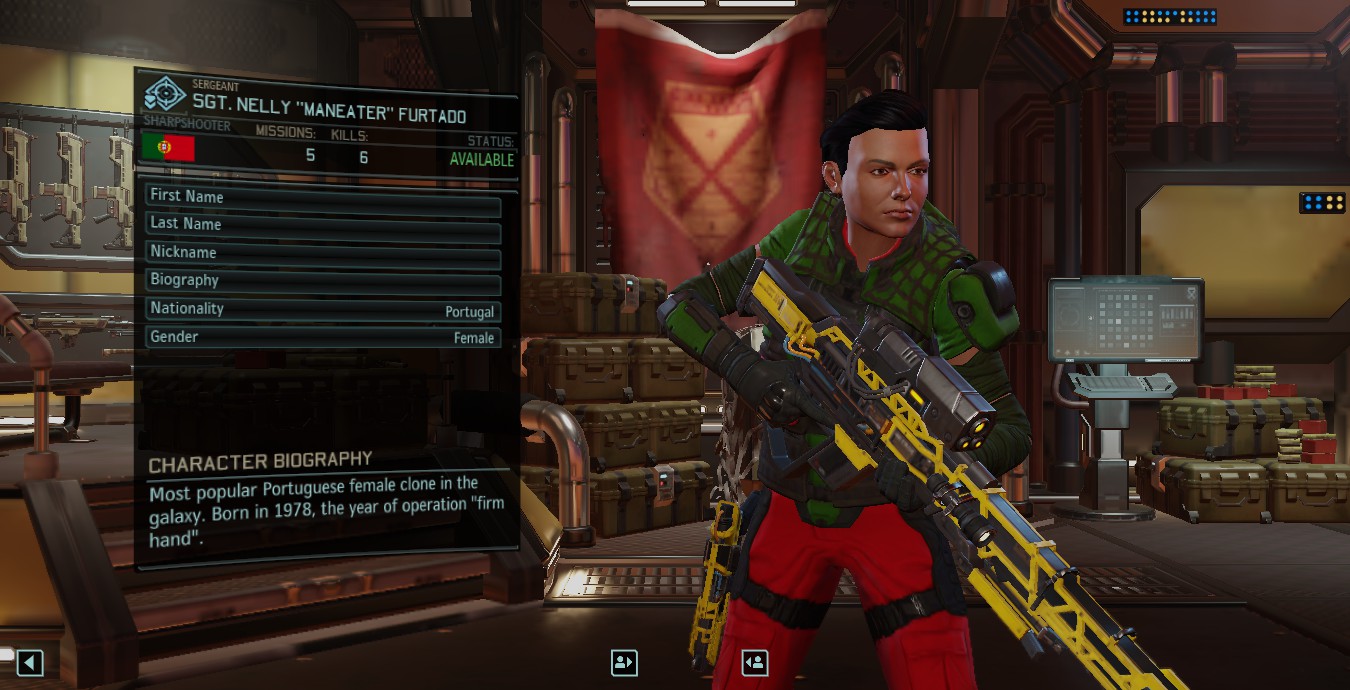1350x690 pixels.
Task: Go back with the left arrow button
Action: [x=30, y=662]
